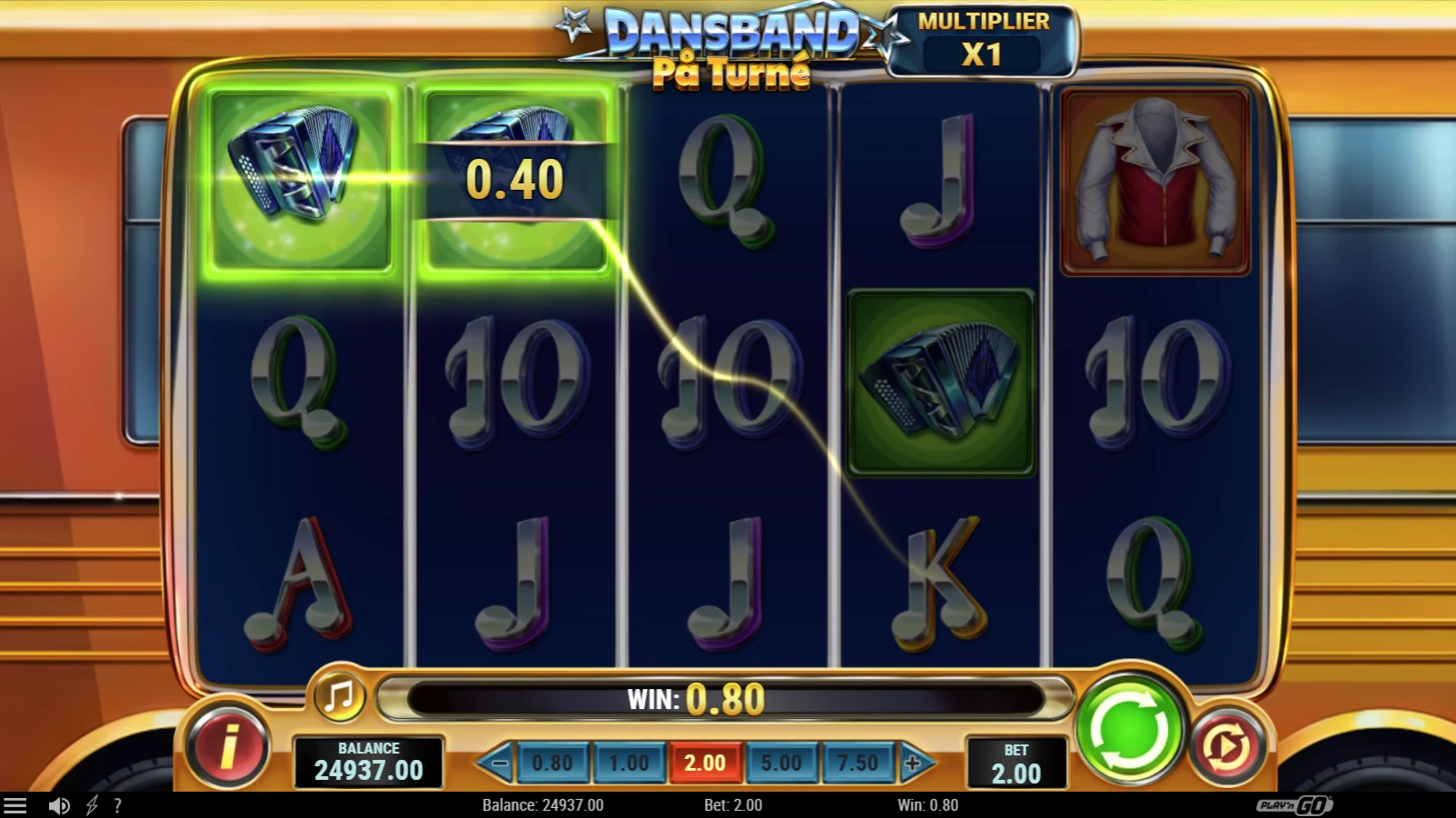Click the info button for paytable

pos(226,746)
